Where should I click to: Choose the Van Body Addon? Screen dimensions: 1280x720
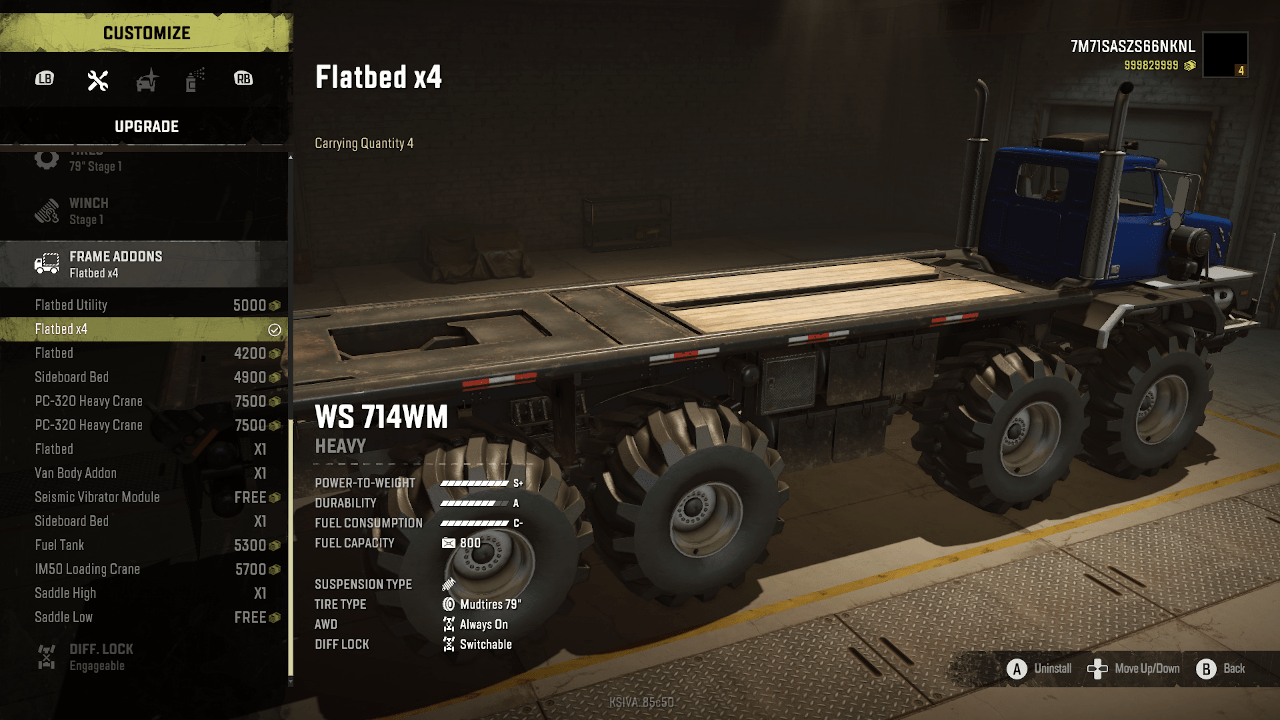(145, 473)
